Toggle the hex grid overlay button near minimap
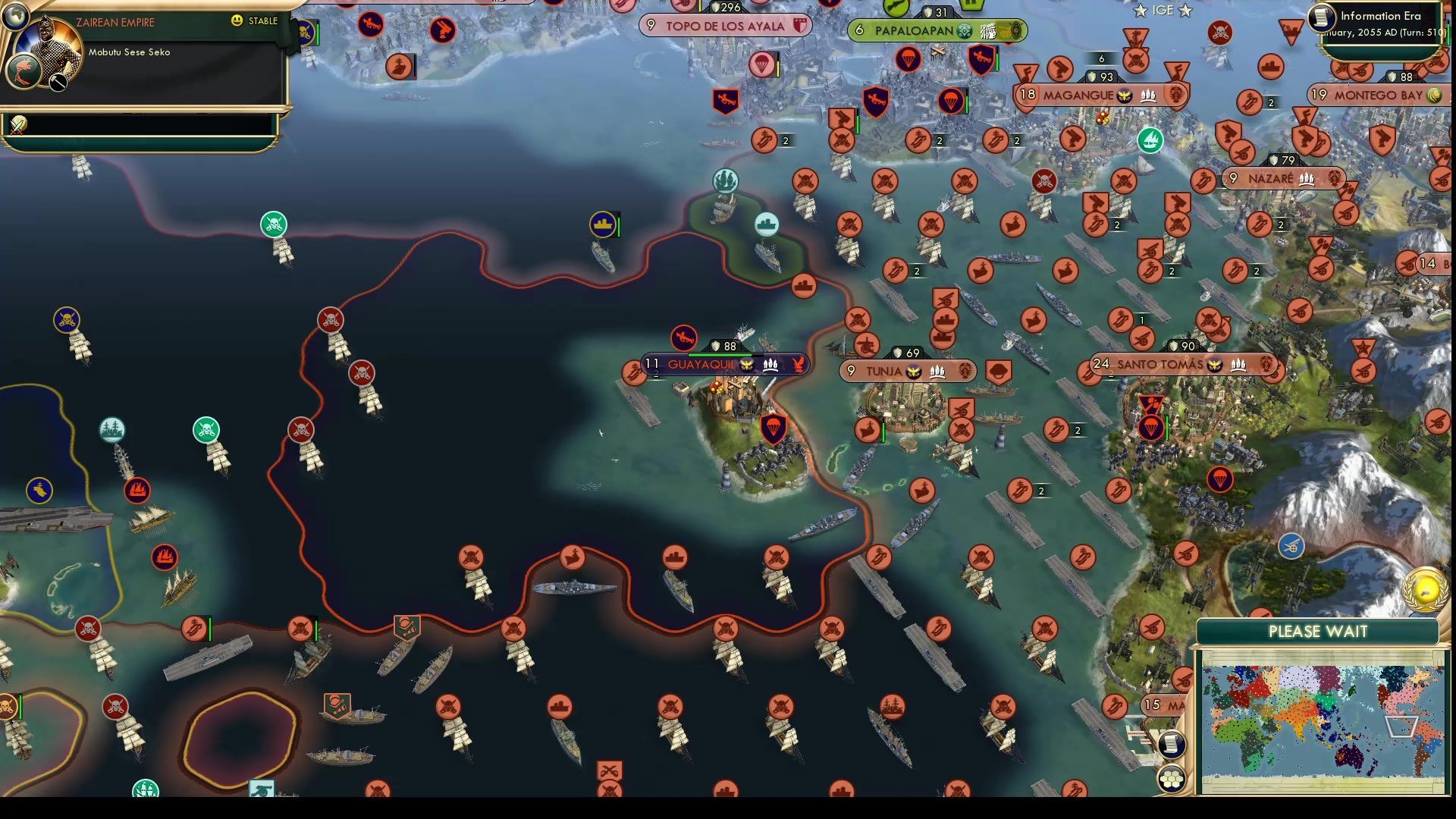 coord(1172,780)
